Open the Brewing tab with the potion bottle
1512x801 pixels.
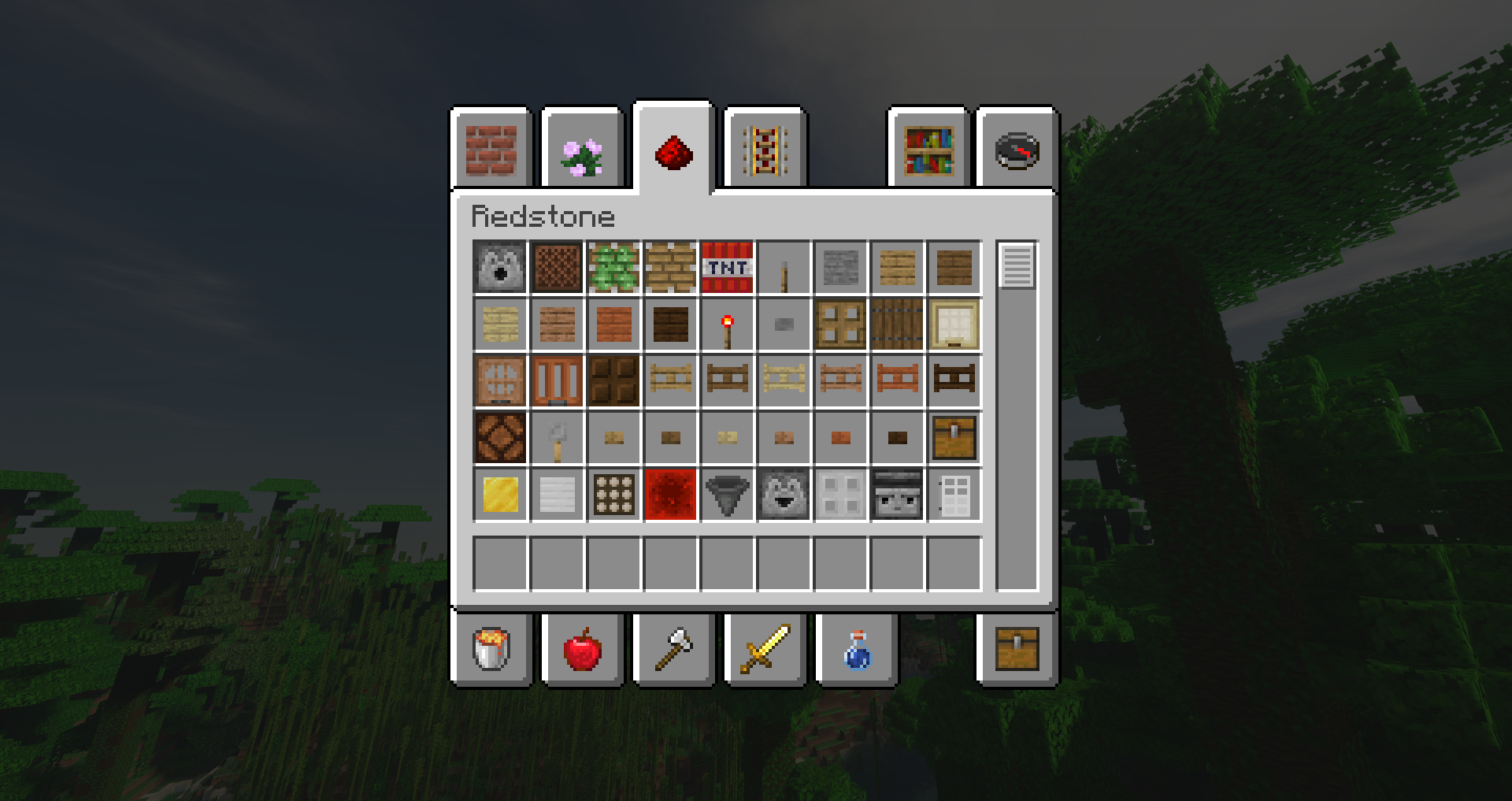(858, 651)
